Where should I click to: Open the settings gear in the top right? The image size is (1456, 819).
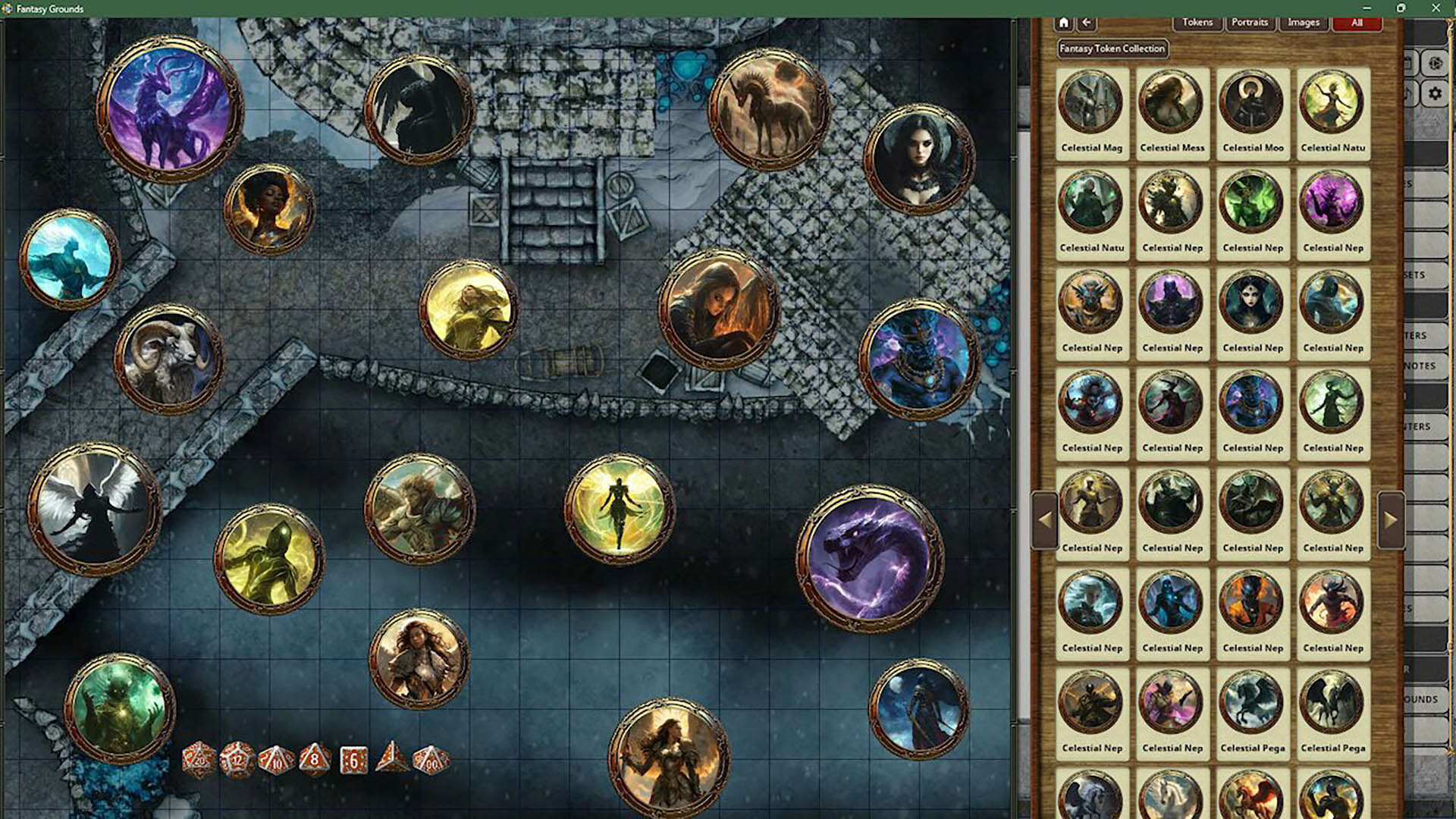click(x=1436, y=93)
